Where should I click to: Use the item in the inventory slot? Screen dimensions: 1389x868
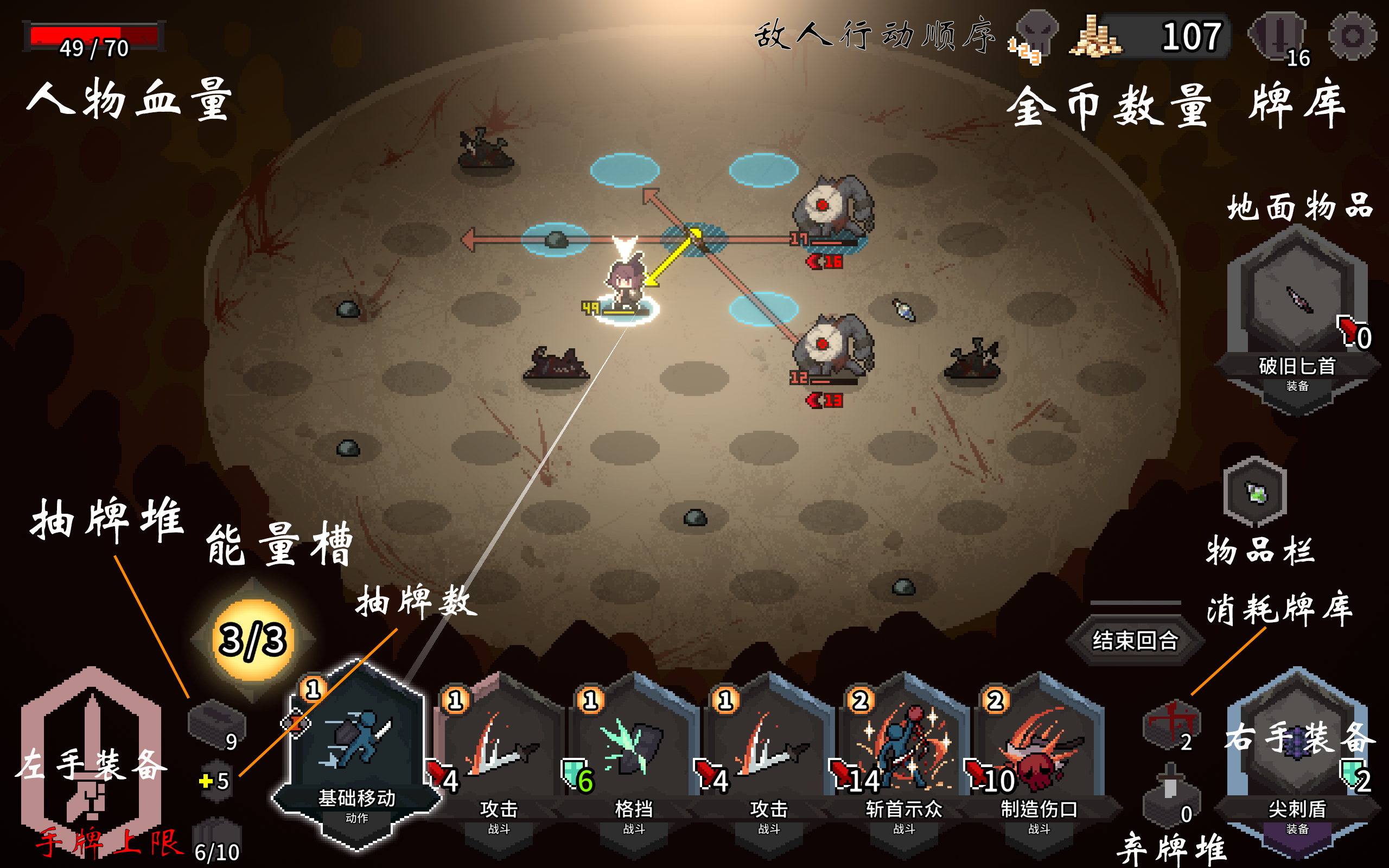coord(1254,492)
